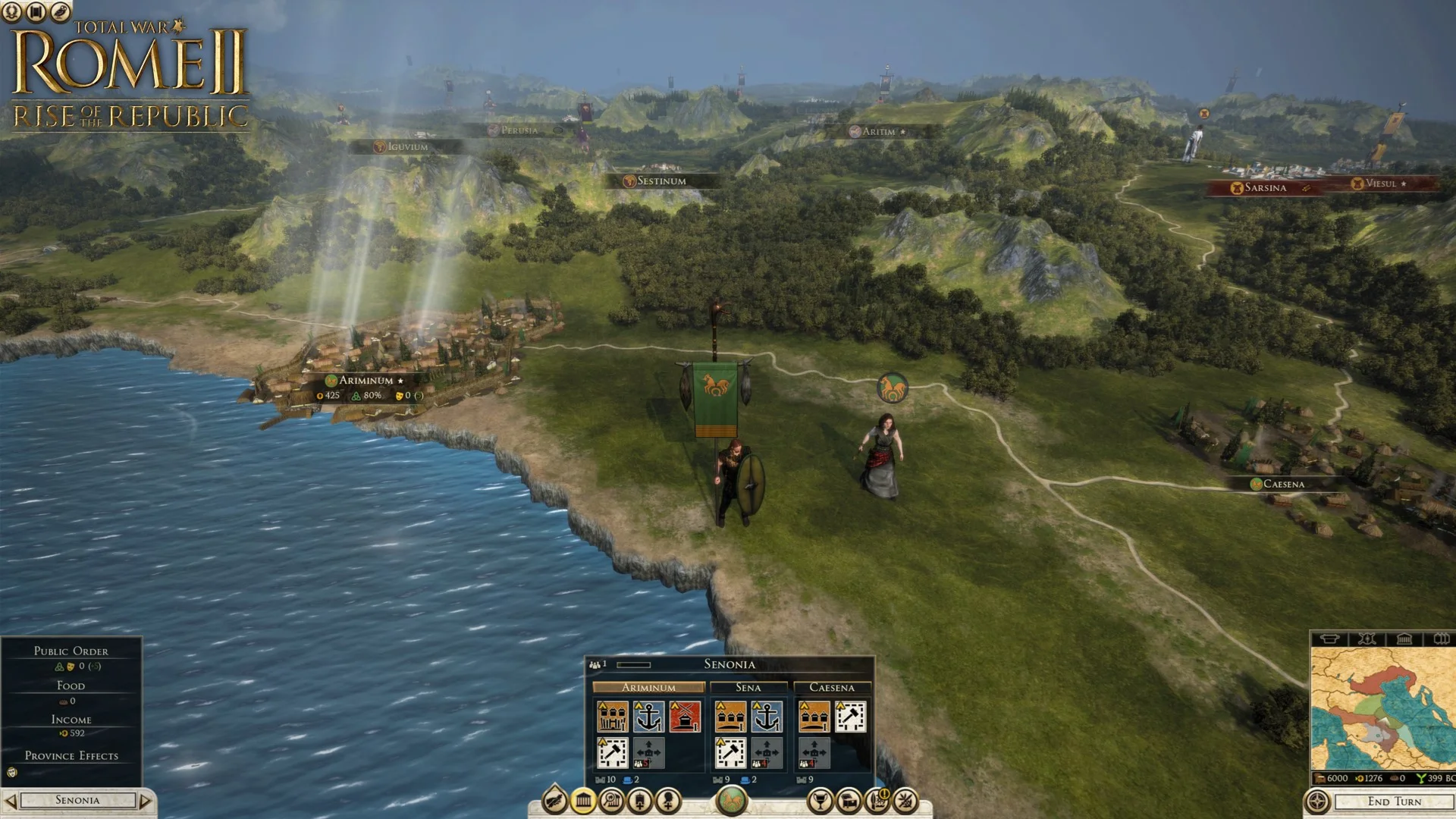Viewport: 1456px width, 819px height.
Task: Expand the Province Effects section
Action: coord(71,756)
